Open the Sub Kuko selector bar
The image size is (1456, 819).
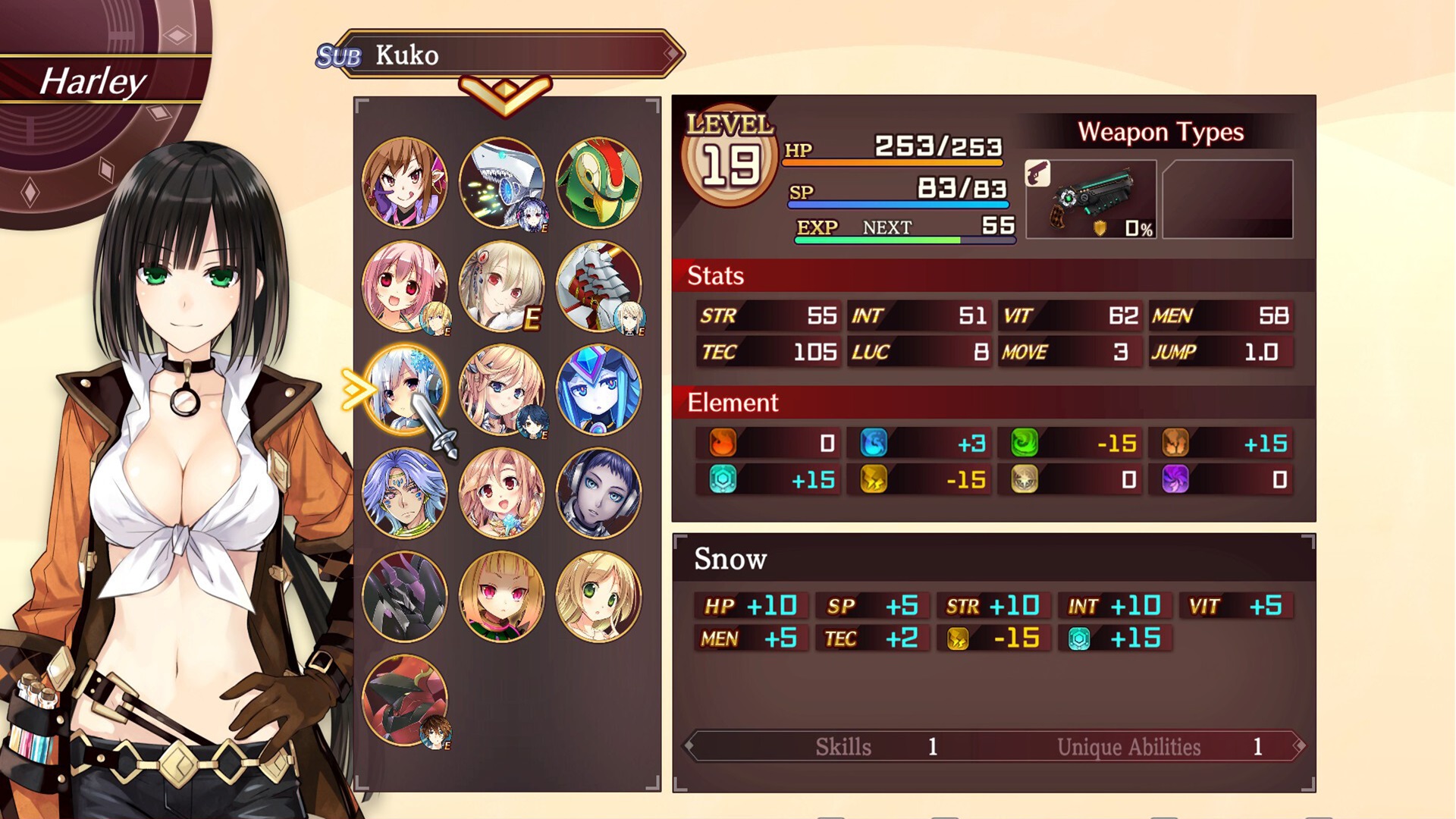click(500, 55)
